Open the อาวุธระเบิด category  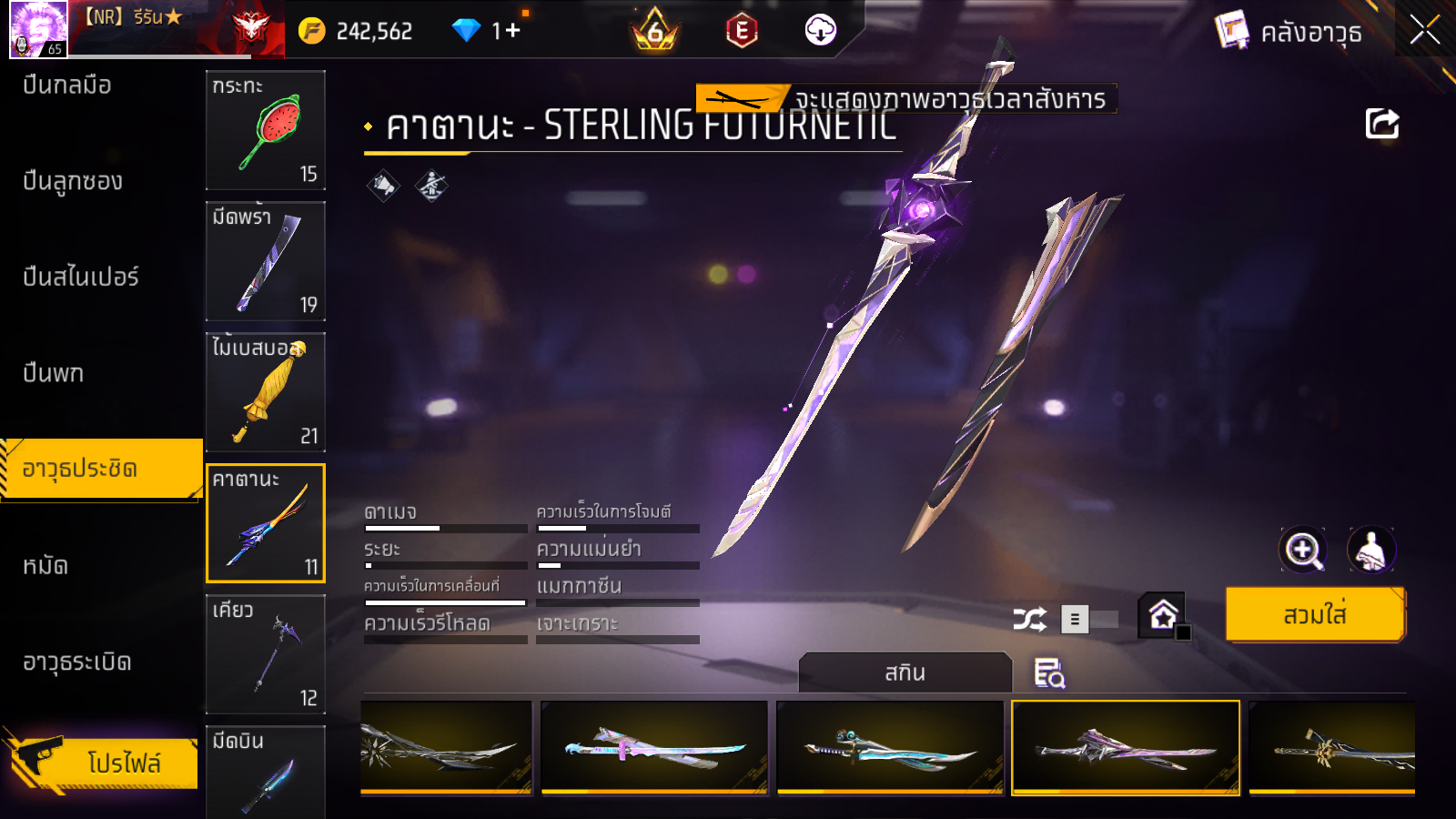coord(77,662)
